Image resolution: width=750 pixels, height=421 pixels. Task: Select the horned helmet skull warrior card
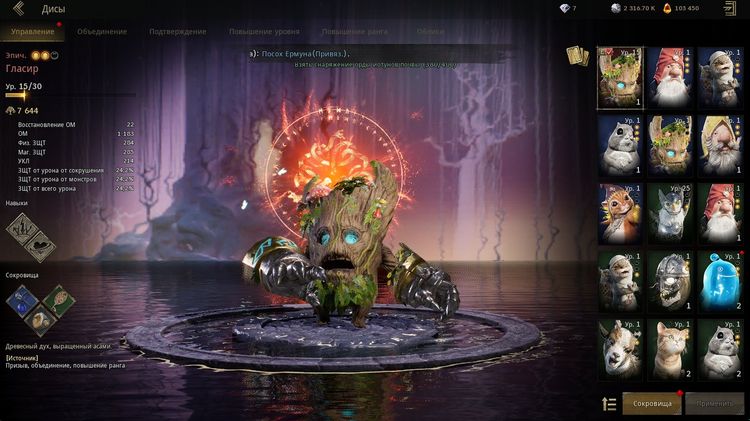coord(671,280)
